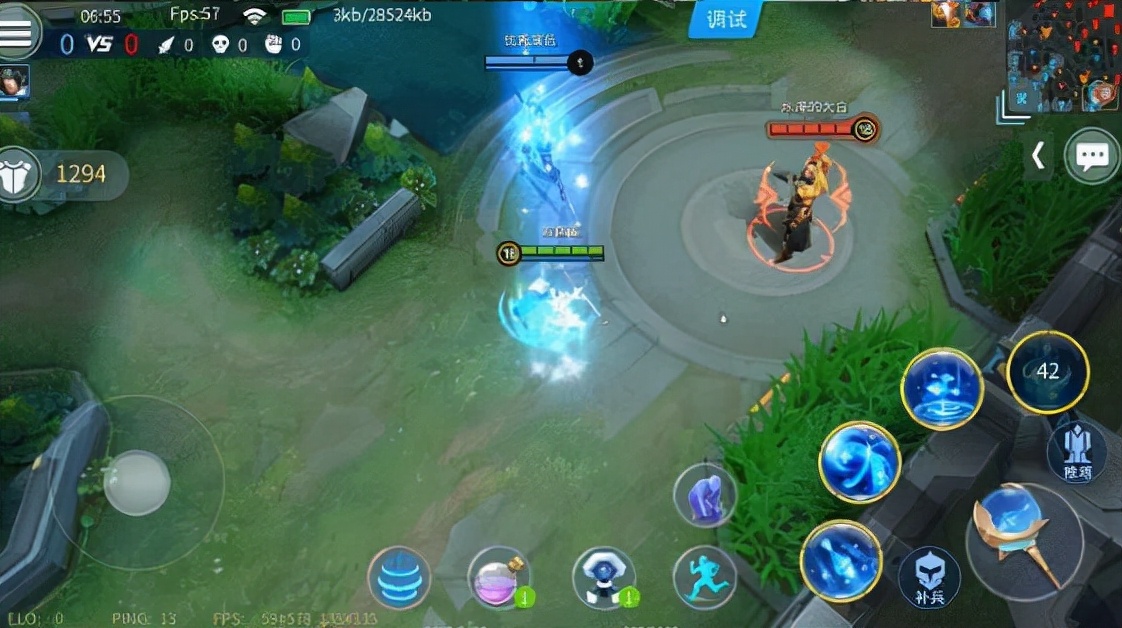Viewport: 1122px width, 628px height.
Task: Use the pink potion flask item
Action: 498,578
